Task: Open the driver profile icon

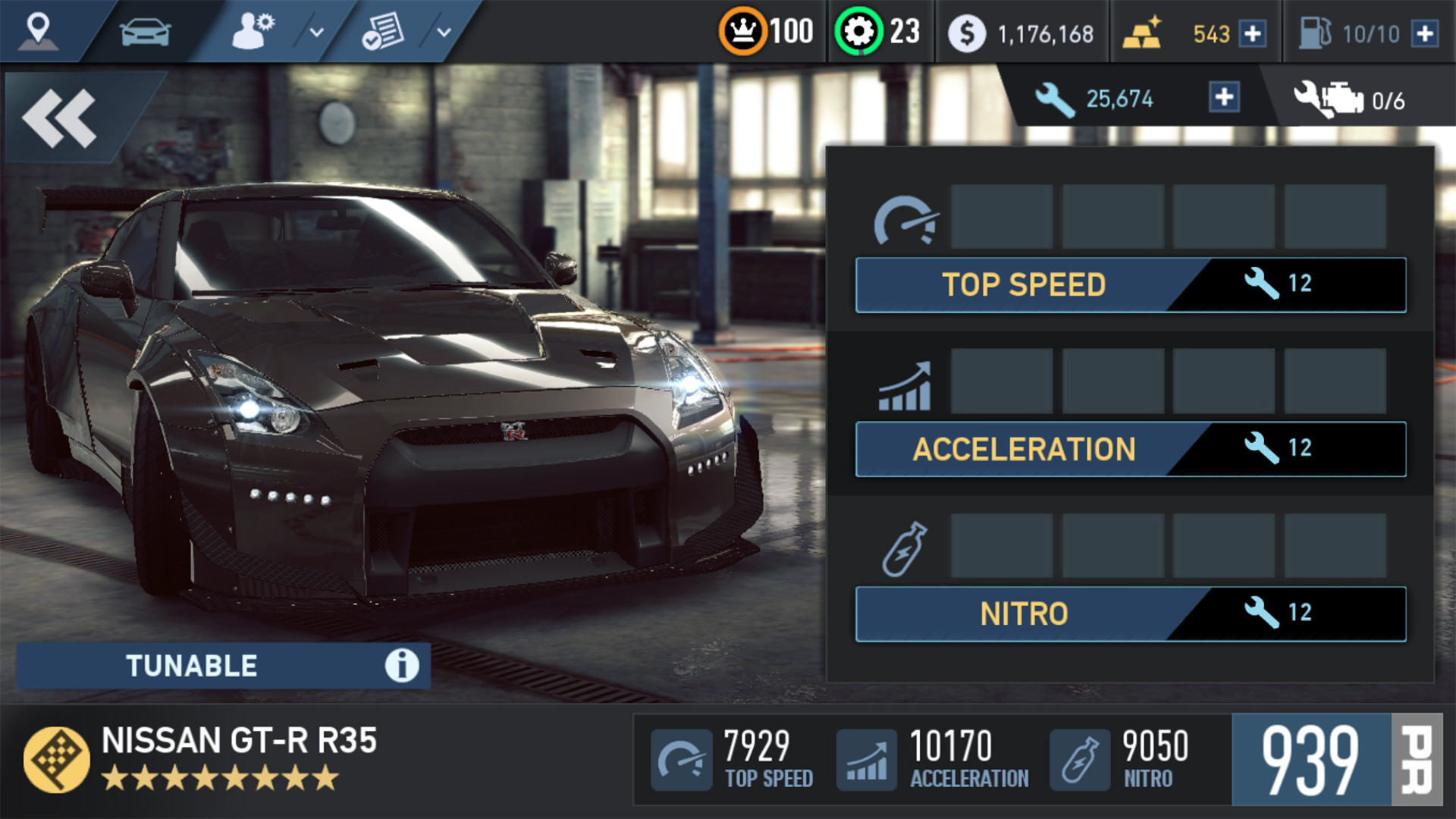Action: [250, 30]
